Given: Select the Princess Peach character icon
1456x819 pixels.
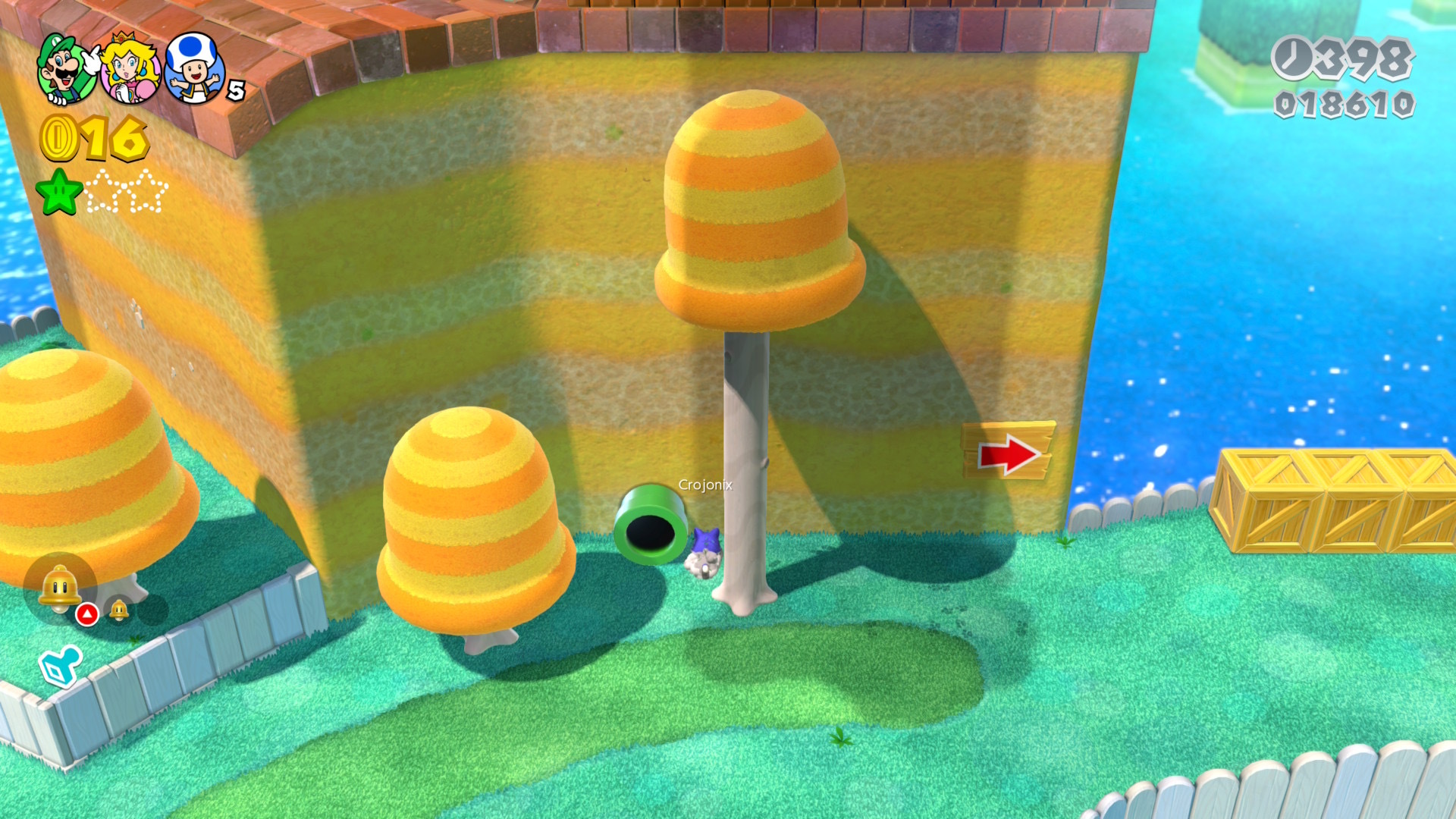Looking at the screenshot, I should [129, 69].
